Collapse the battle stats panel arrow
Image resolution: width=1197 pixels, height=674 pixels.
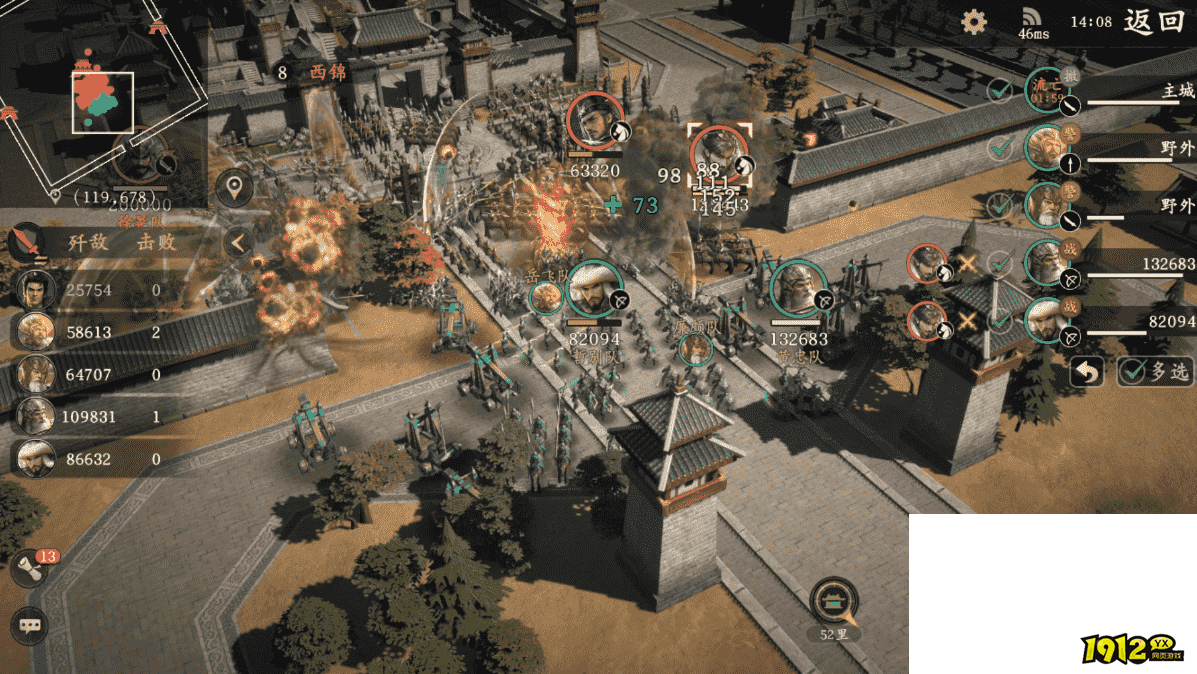[x=238, y=242]
